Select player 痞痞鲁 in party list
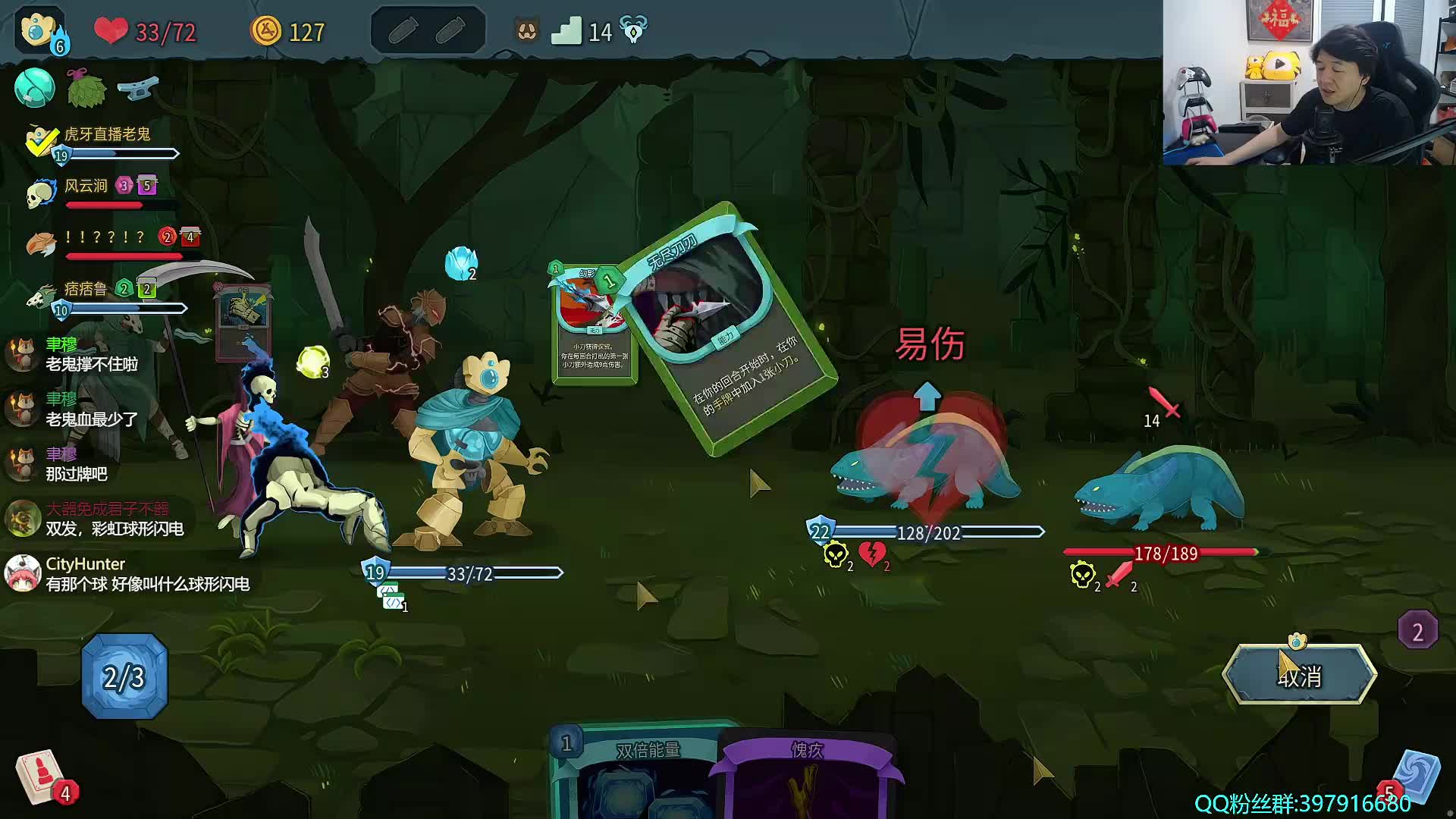Screen dimensions: 1456x819 (x=85, y=289)
